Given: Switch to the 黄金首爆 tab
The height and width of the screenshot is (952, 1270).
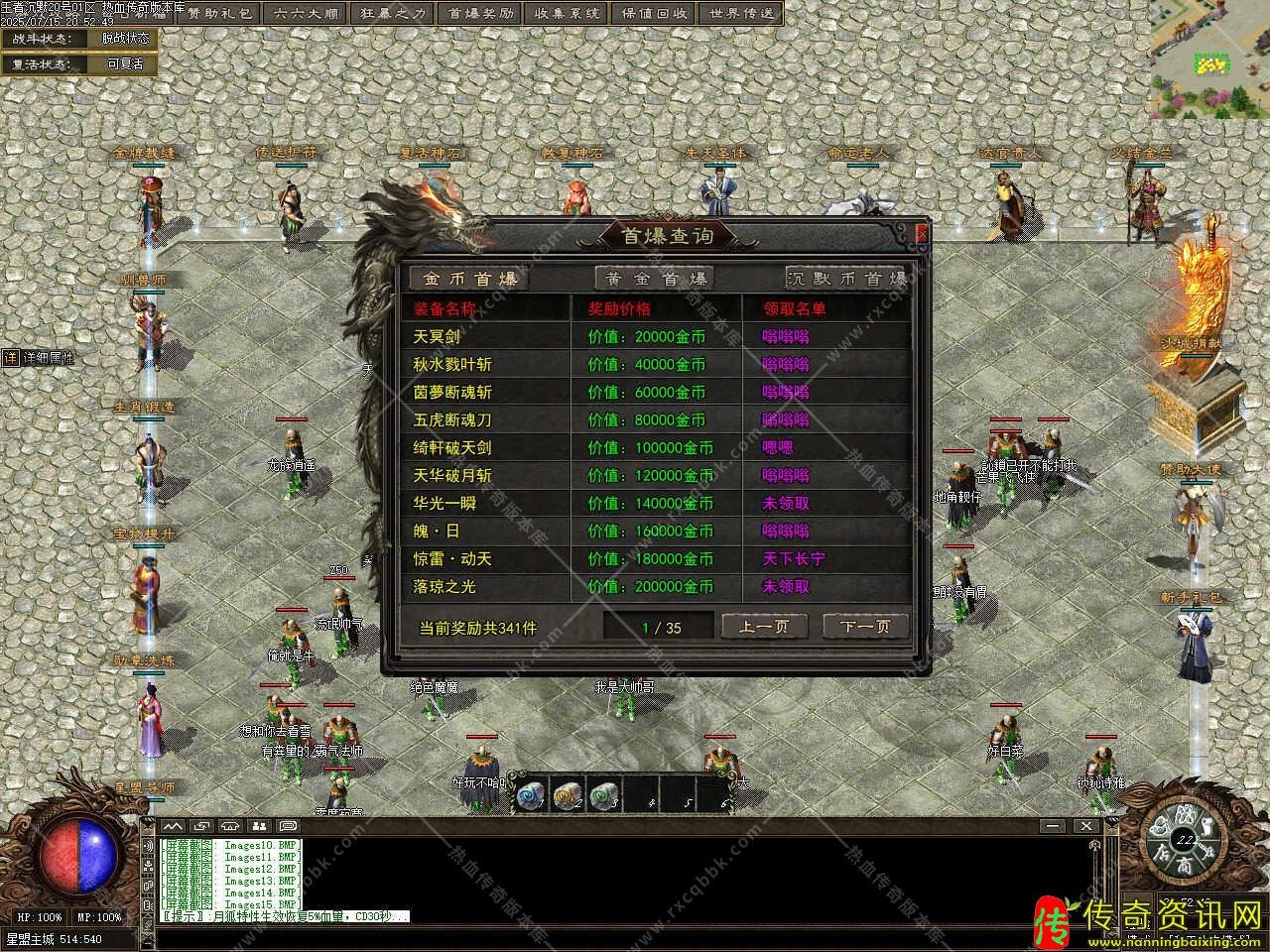Looking at the screenshot, I should pyautogui.click(x=654, y=279).
